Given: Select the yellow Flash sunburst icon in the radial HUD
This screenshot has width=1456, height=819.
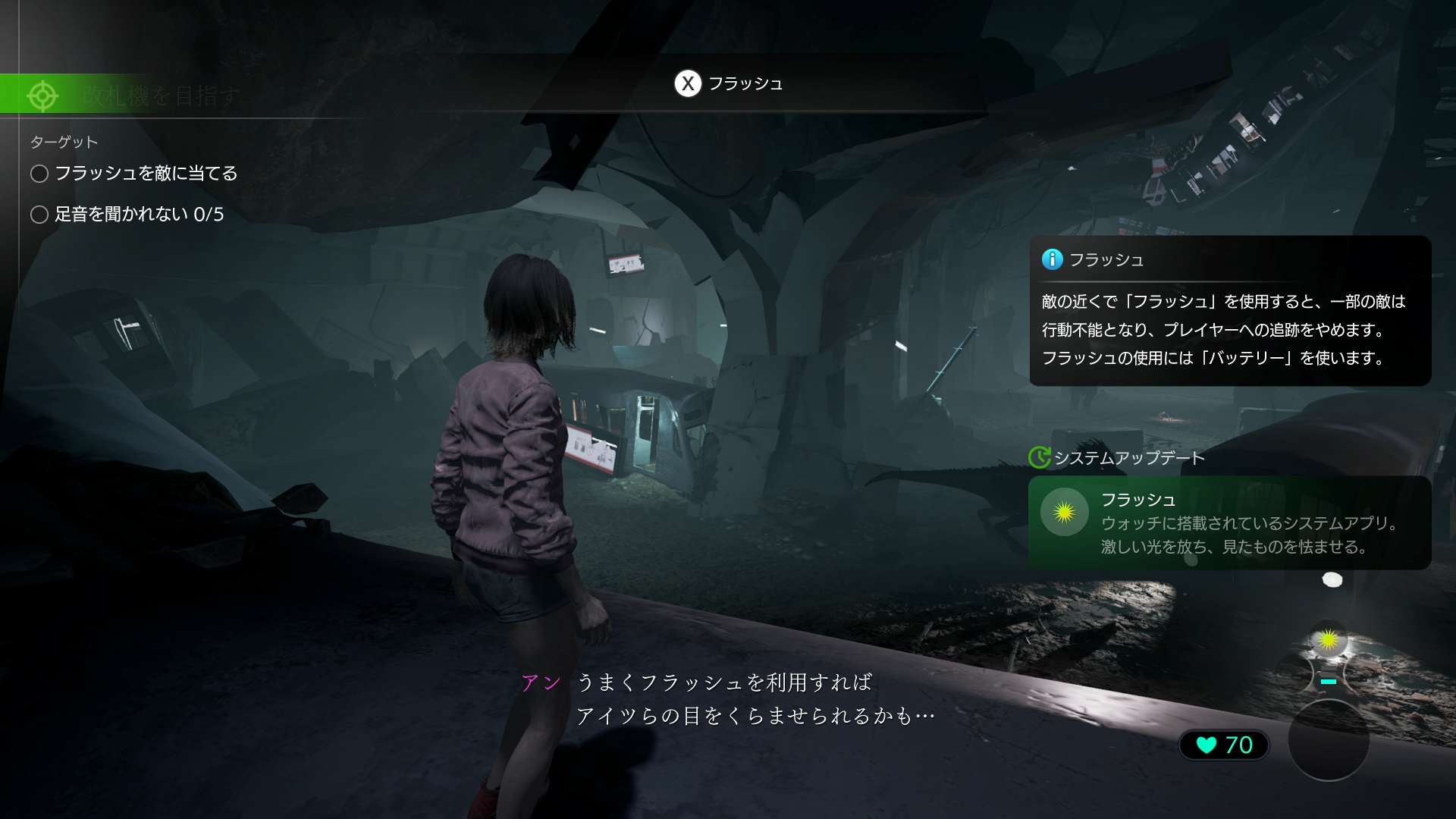Looking at the screenshot, I should pyautogui.click(x=1329, y=640).
